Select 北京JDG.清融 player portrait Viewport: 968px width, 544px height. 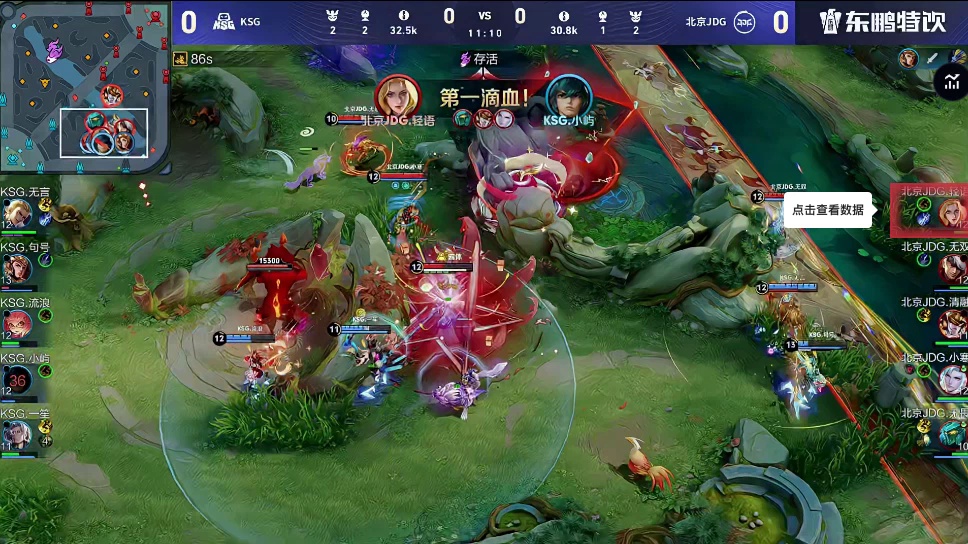pos(951,323)
